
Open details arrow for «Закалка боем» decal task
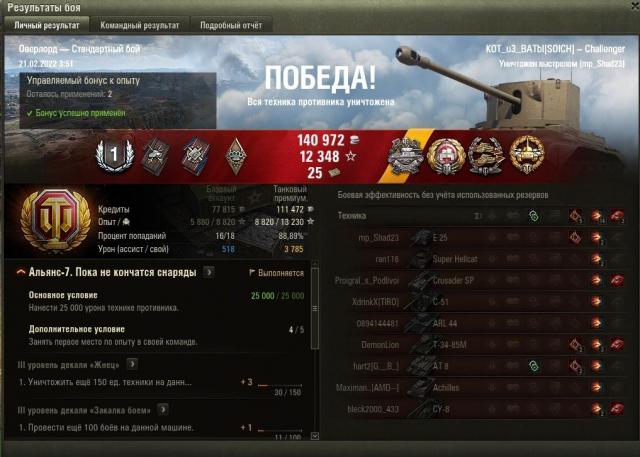tap(163, 409)
